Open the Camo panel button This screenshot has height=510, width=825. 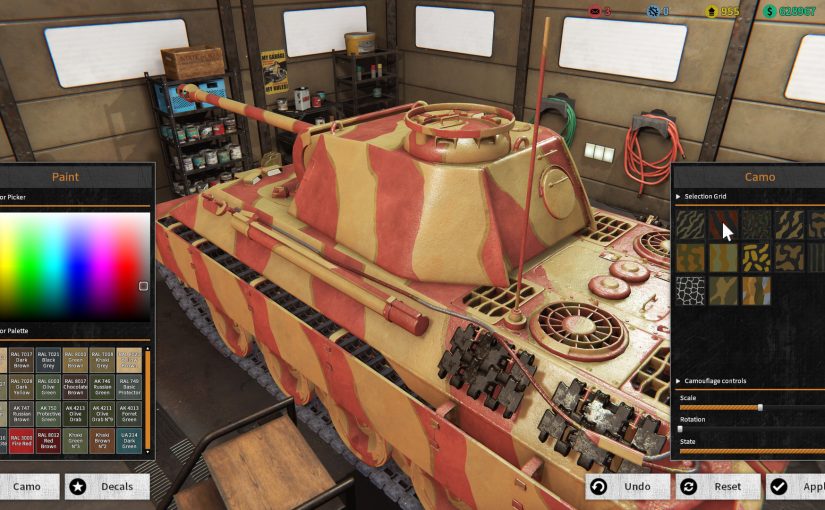26,487
